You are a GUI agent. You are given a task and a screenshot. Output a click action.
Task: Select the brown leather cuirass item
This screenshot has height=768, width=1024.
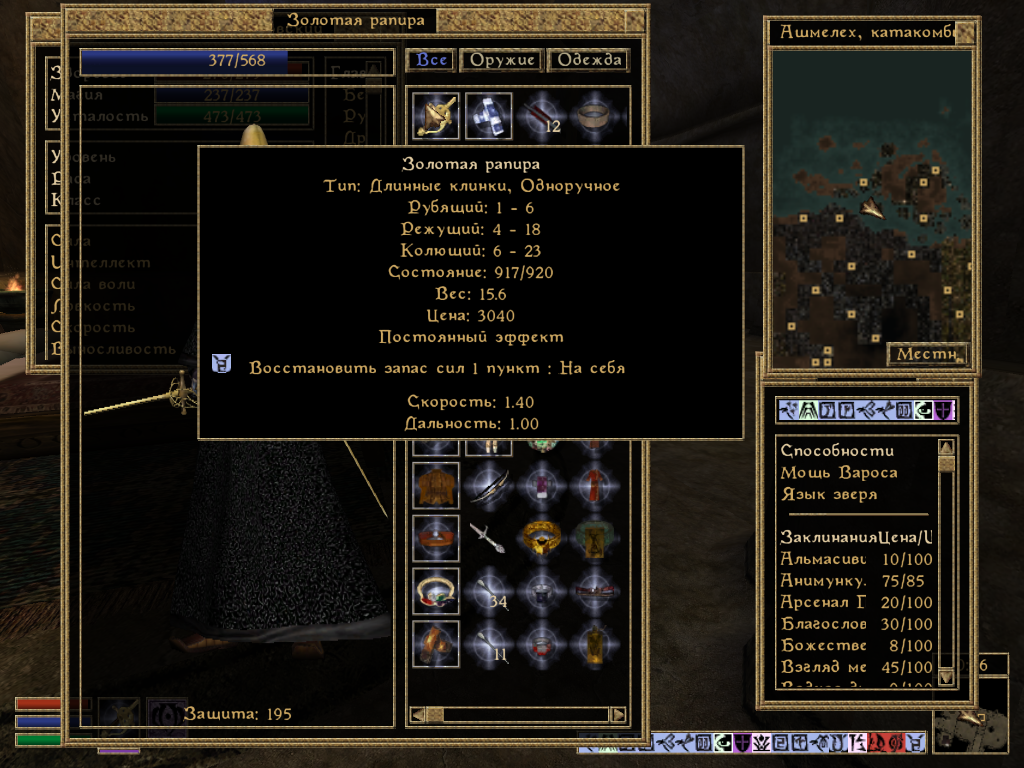436,485
